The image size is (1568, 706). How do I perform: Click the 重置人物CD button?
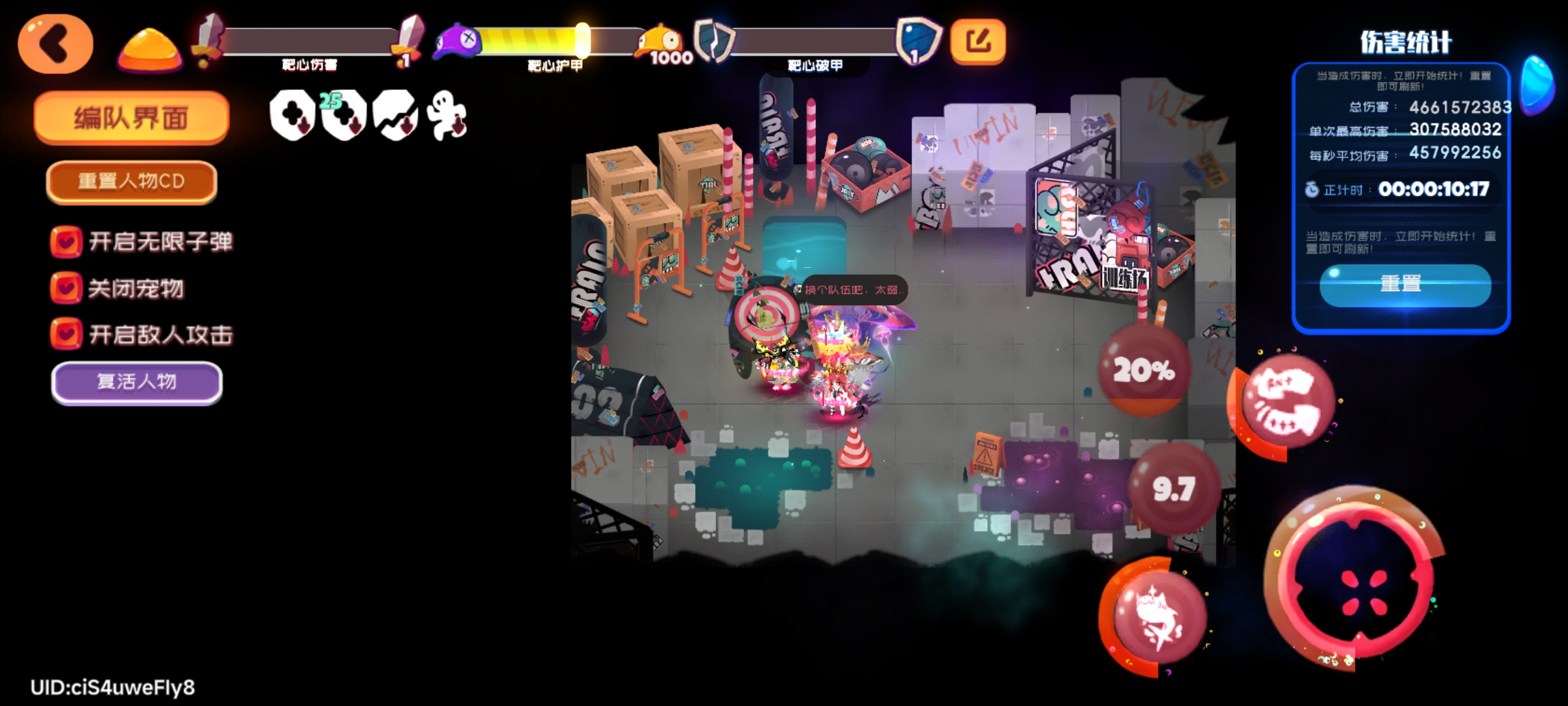131,181
